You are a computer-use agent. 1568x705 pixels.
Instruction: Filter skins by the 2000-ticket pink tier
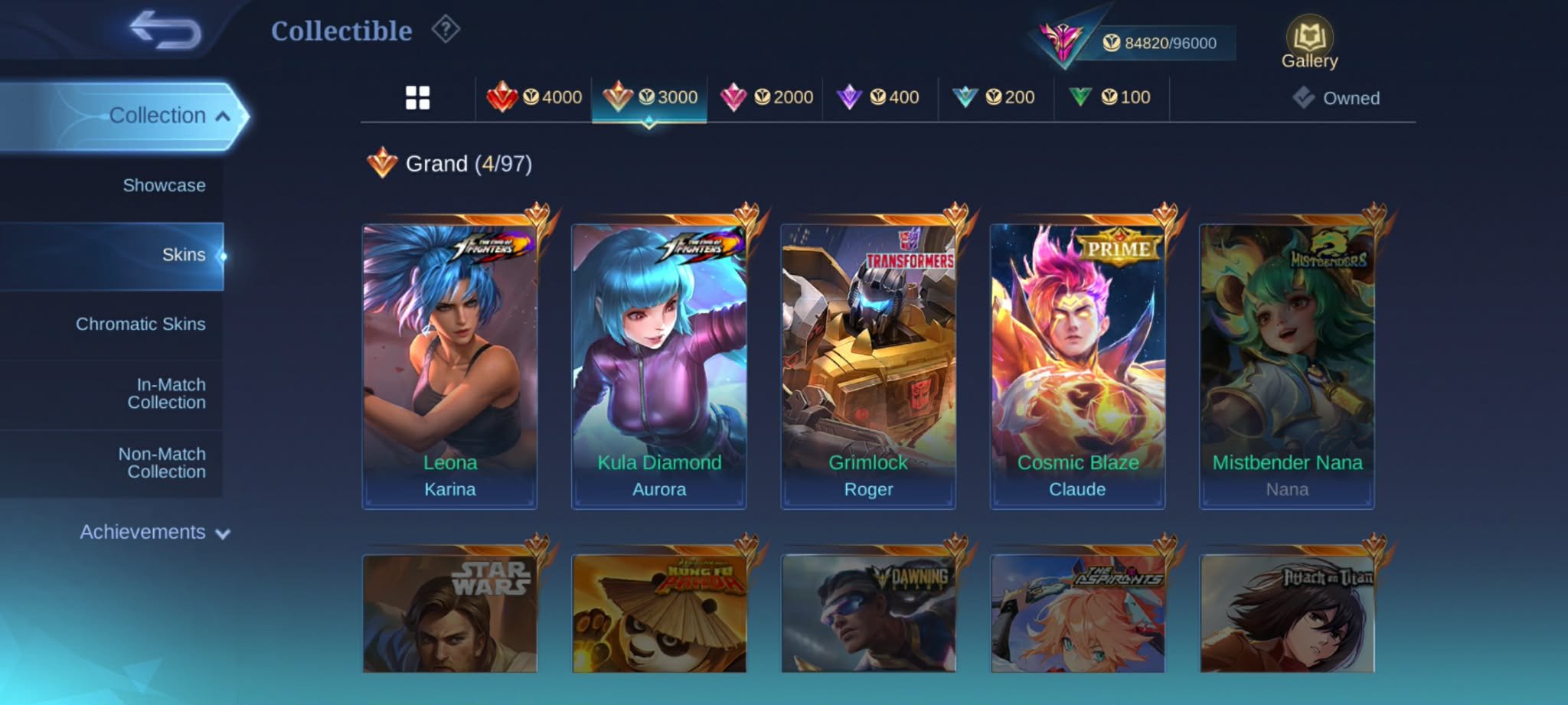(769, 96)
